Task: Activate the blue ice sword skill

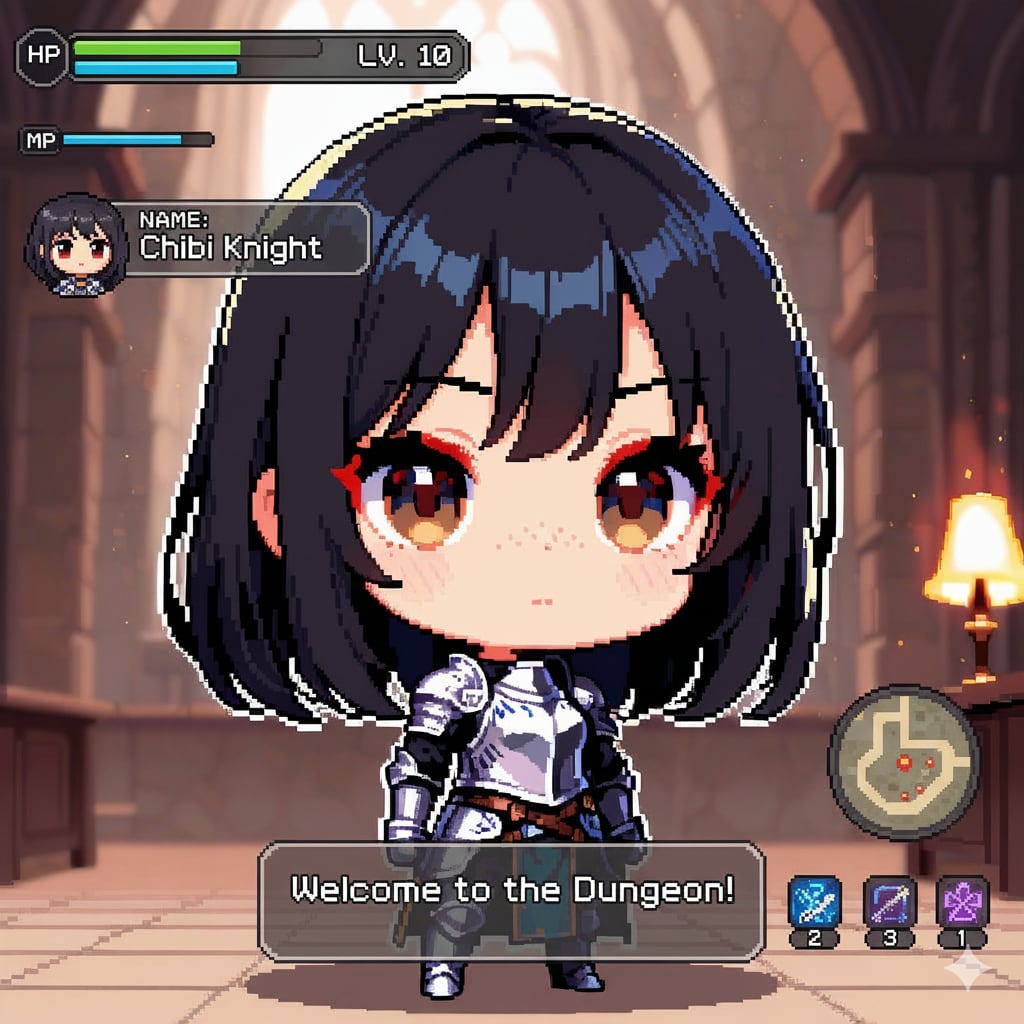Action: pos(814,901)
